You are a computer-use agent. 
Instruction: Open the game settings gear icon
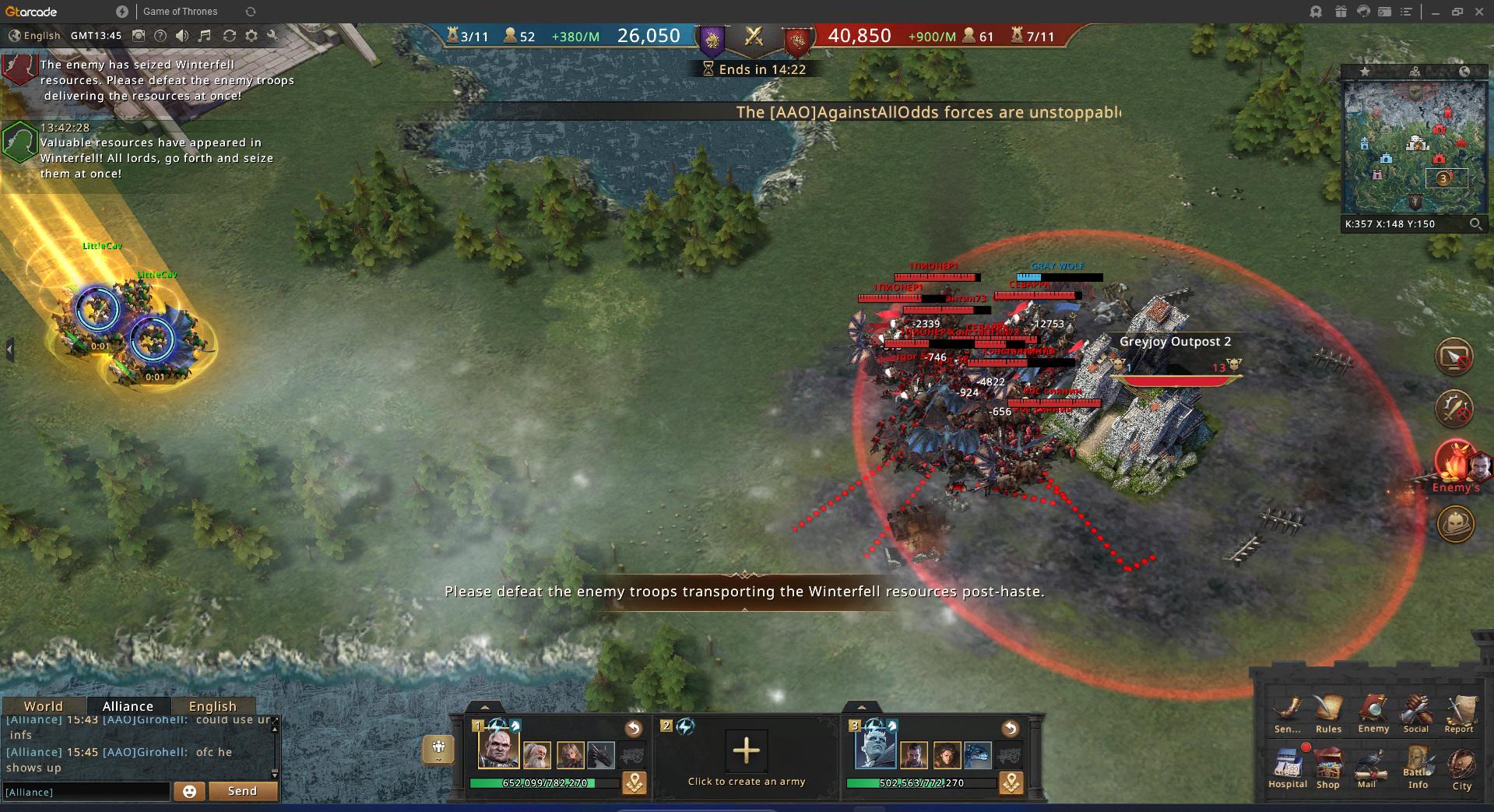251,36
